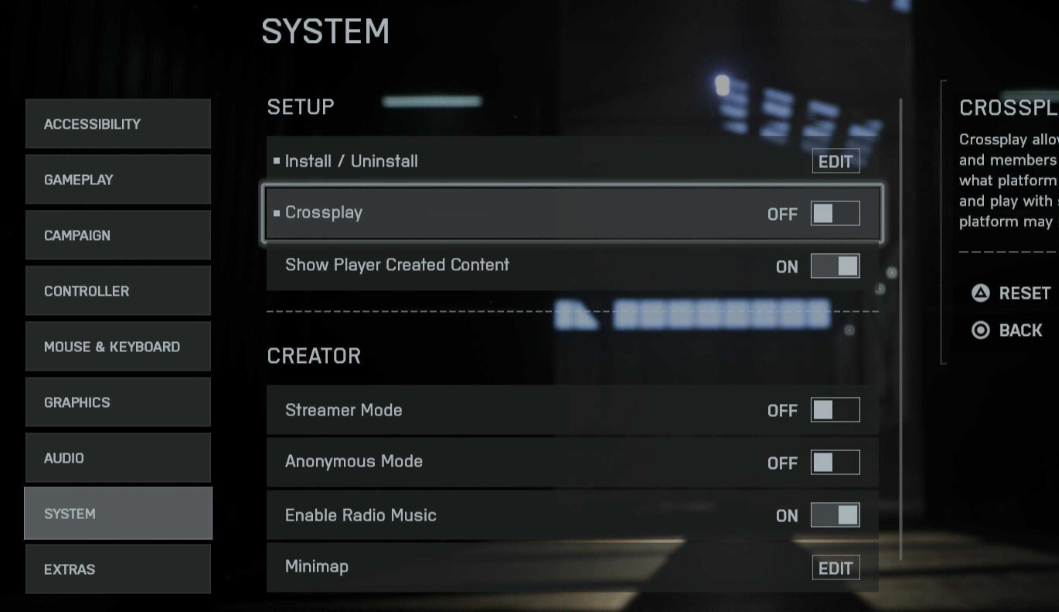Toggle the Crossplay switch
Viewport: 1059px width, 612px height.
[x=835, y=213]
